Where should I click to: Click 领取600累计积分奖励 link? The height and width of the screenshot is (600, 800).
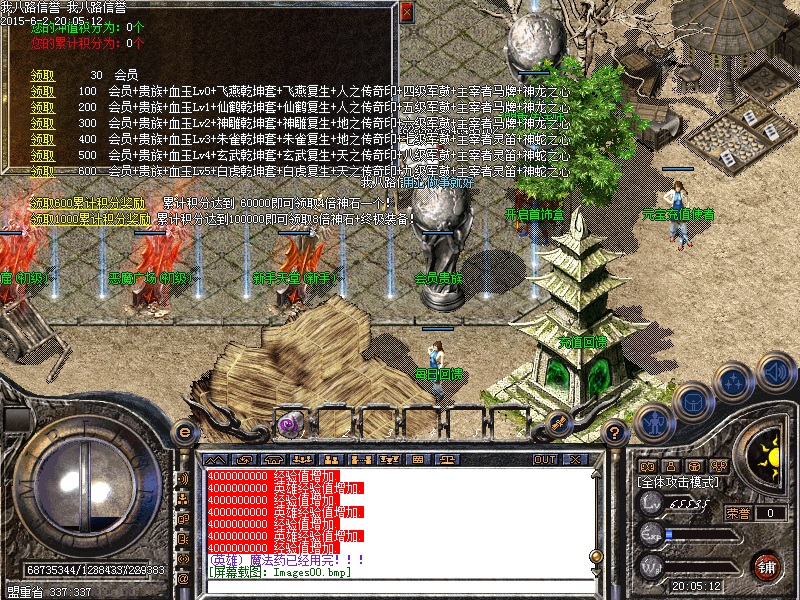pos(90,203)
